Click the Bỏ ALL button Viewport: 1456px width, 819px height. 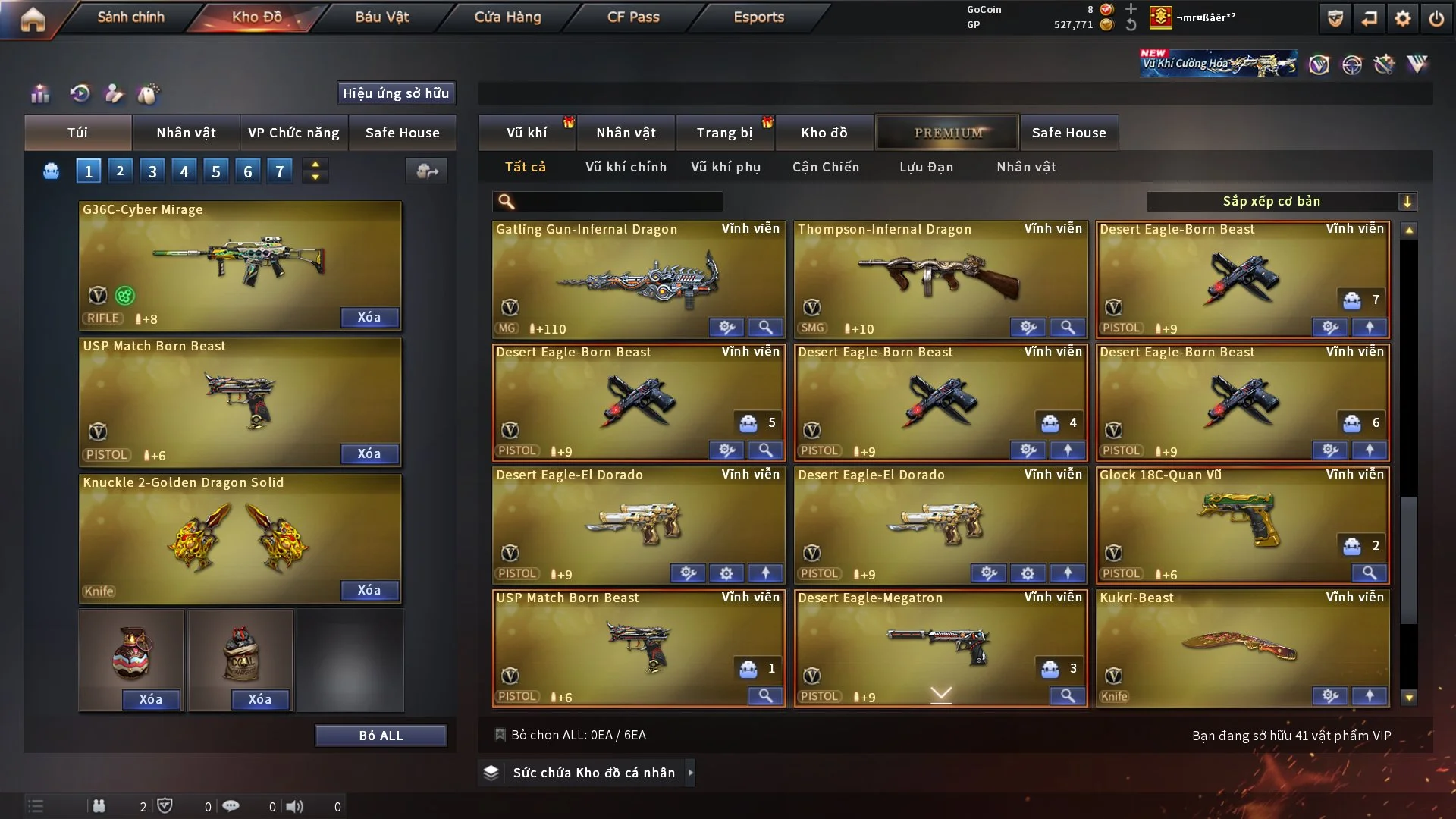click(x=381, y=736)
